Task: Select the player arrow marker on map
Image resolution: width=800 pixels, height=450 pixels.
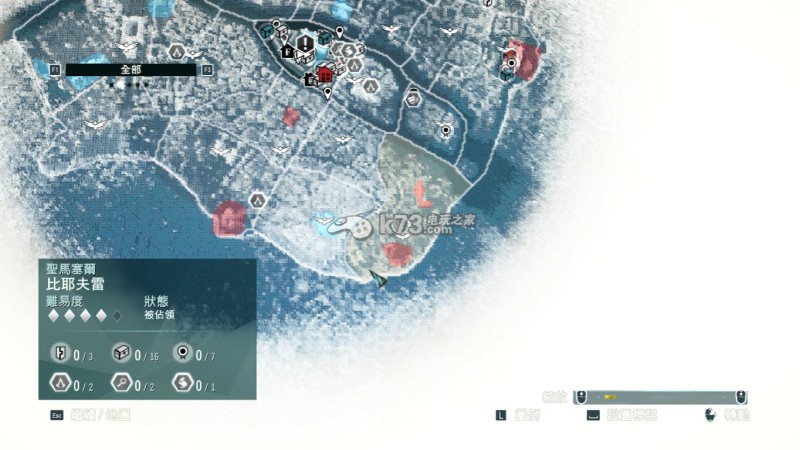Action: pos(378,279)
